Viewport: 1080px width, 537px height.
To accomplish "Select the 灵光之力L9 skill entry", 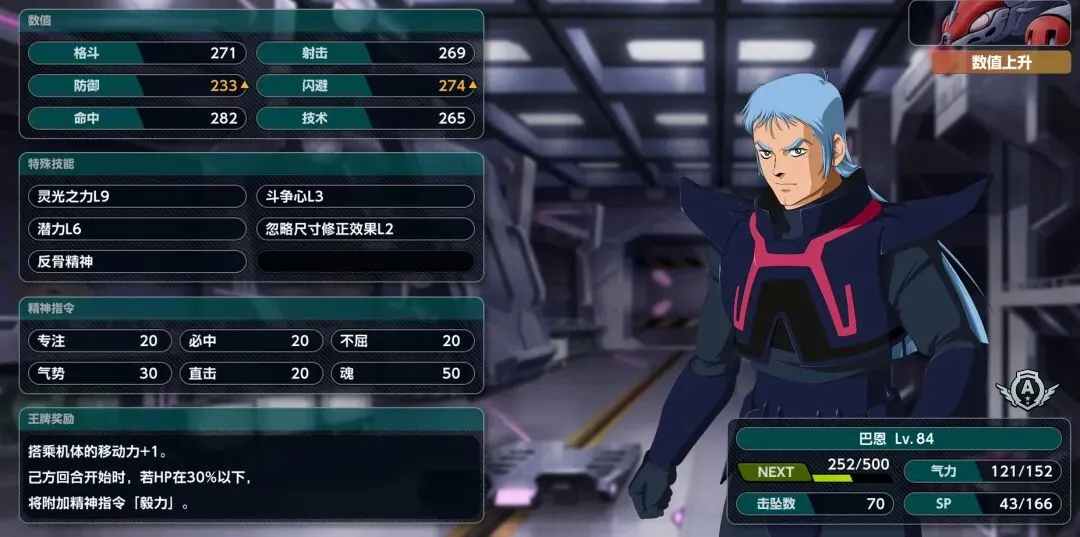I will point(137,196).
